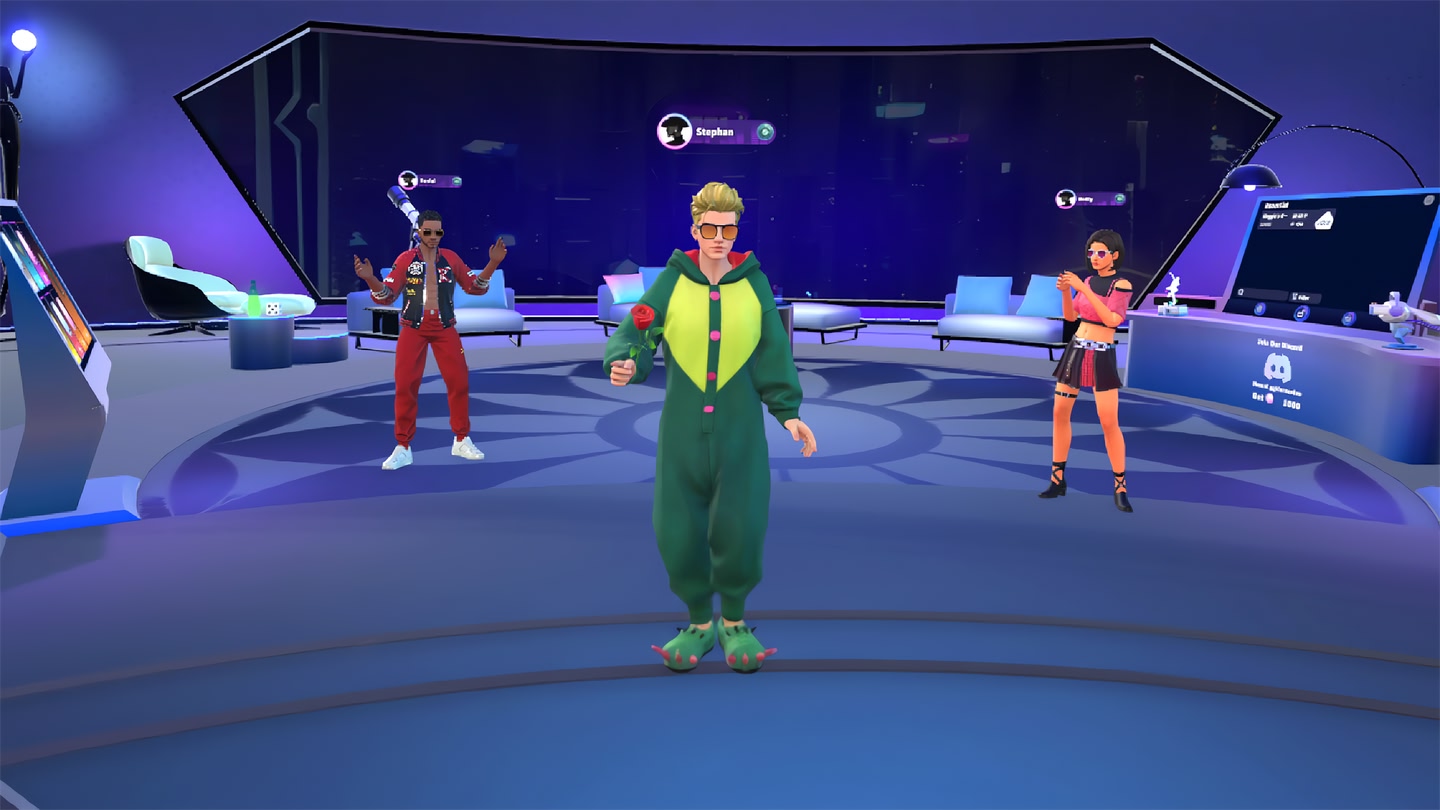Switch to the shop panel's title tab
Viewport: 1440px width, 810px height.
coord(1278,204)
